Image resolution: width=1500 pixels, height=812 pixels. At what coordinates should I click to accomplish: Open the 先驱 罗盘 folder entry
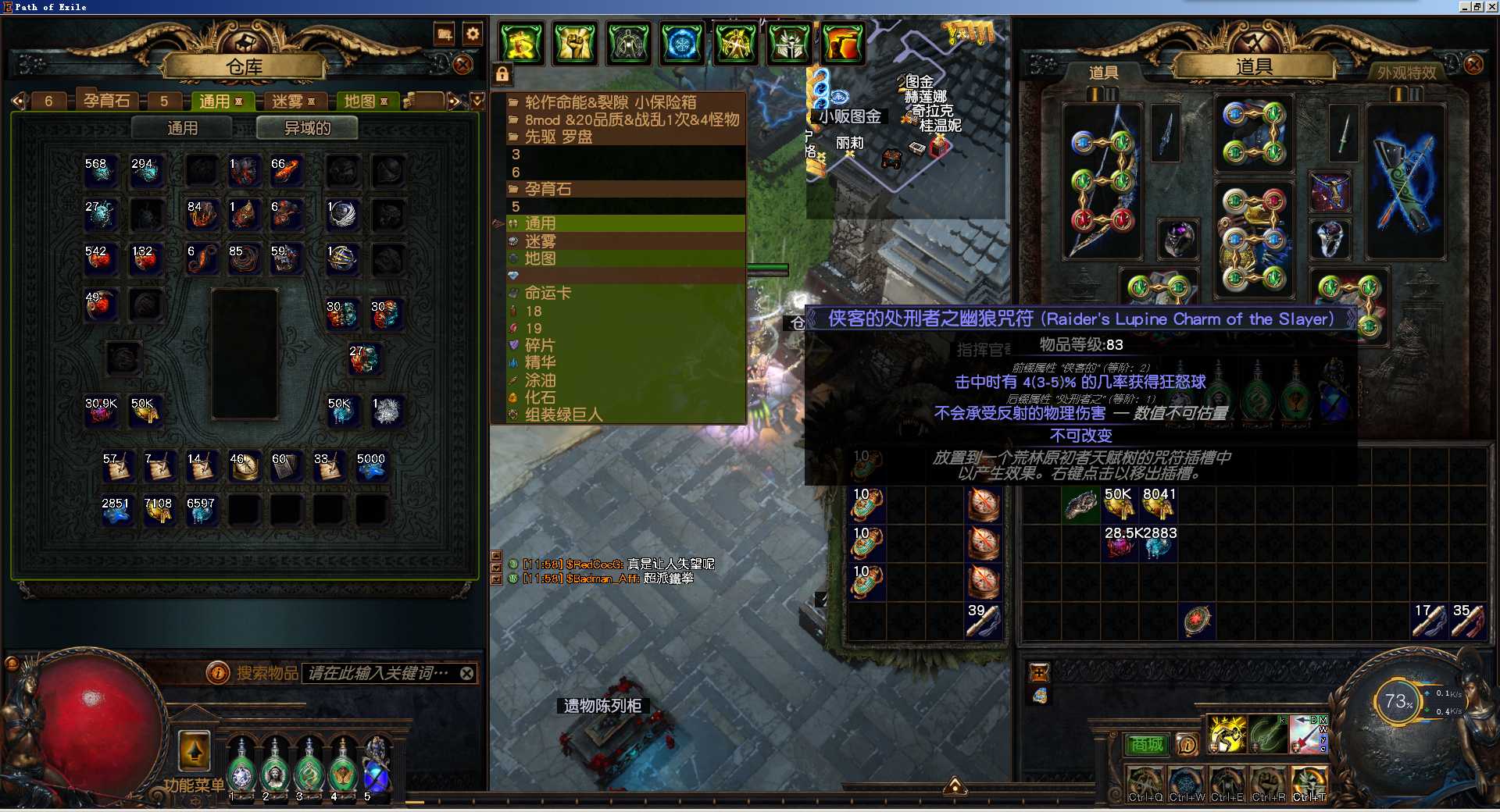point(558,137)
